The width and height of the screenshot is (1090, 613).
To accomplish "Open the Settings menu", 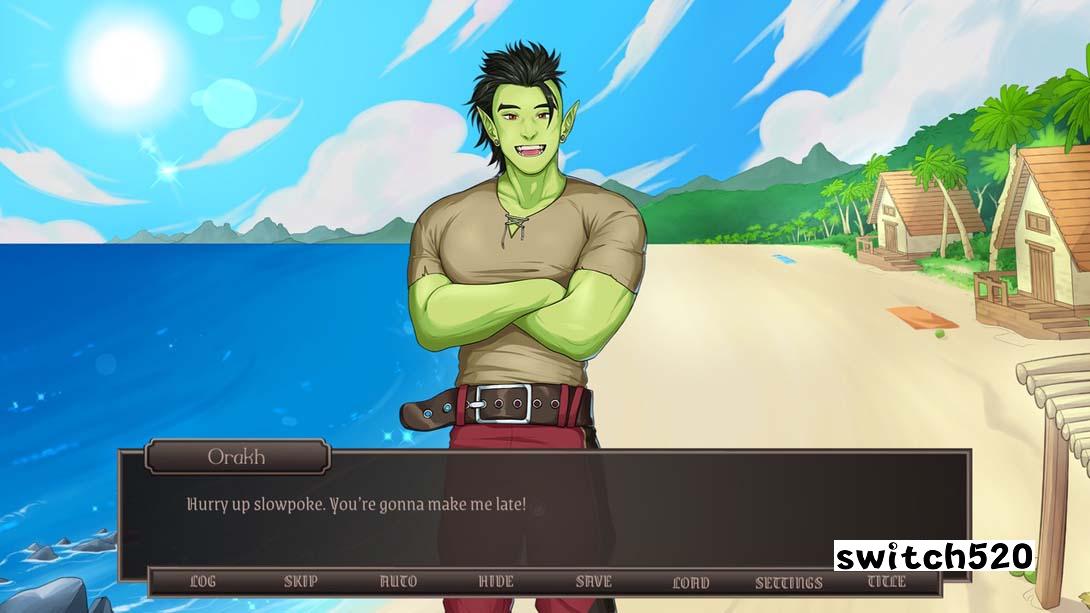I will point(789,582).
